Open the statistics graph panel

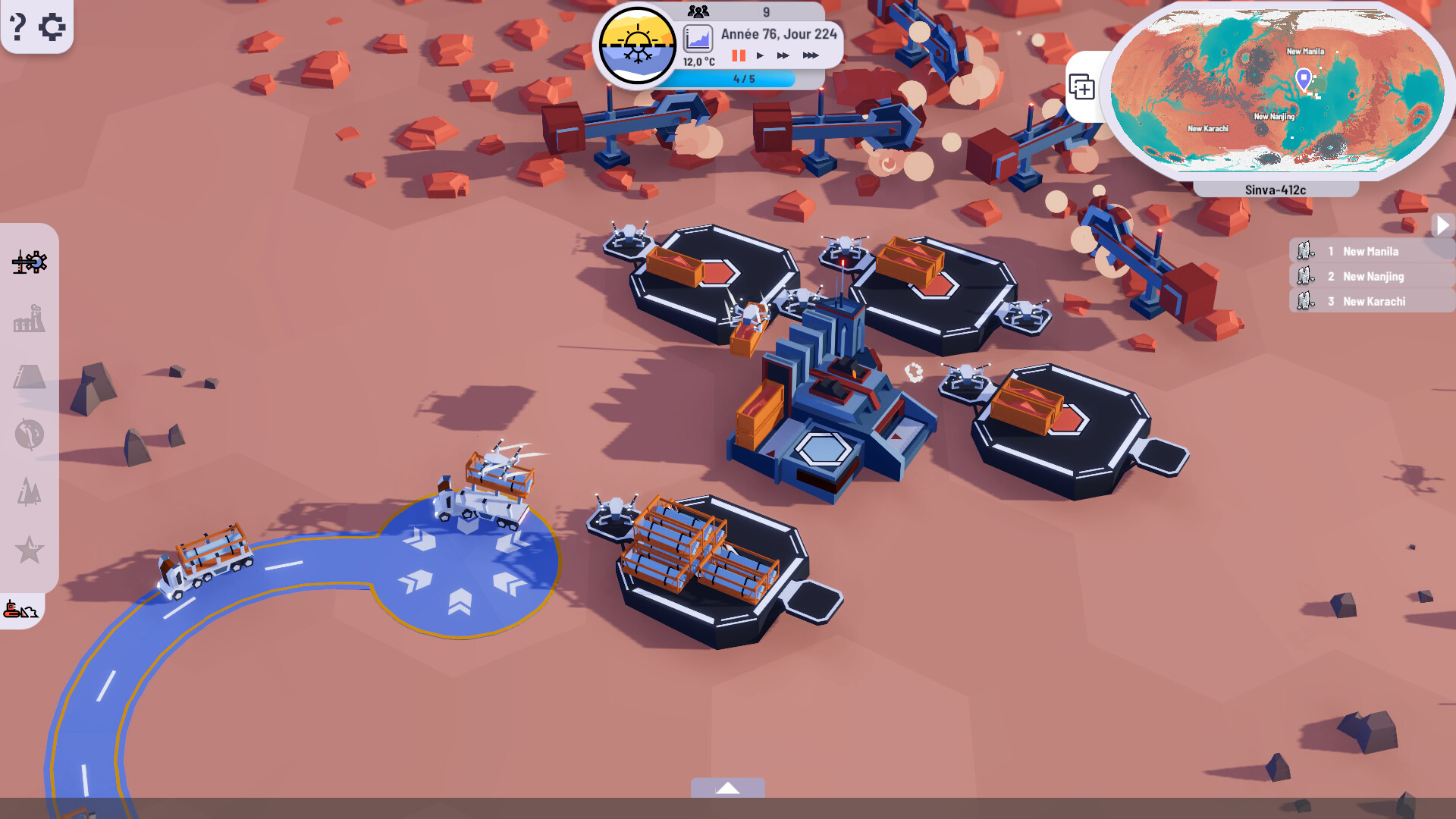point(699,37)
